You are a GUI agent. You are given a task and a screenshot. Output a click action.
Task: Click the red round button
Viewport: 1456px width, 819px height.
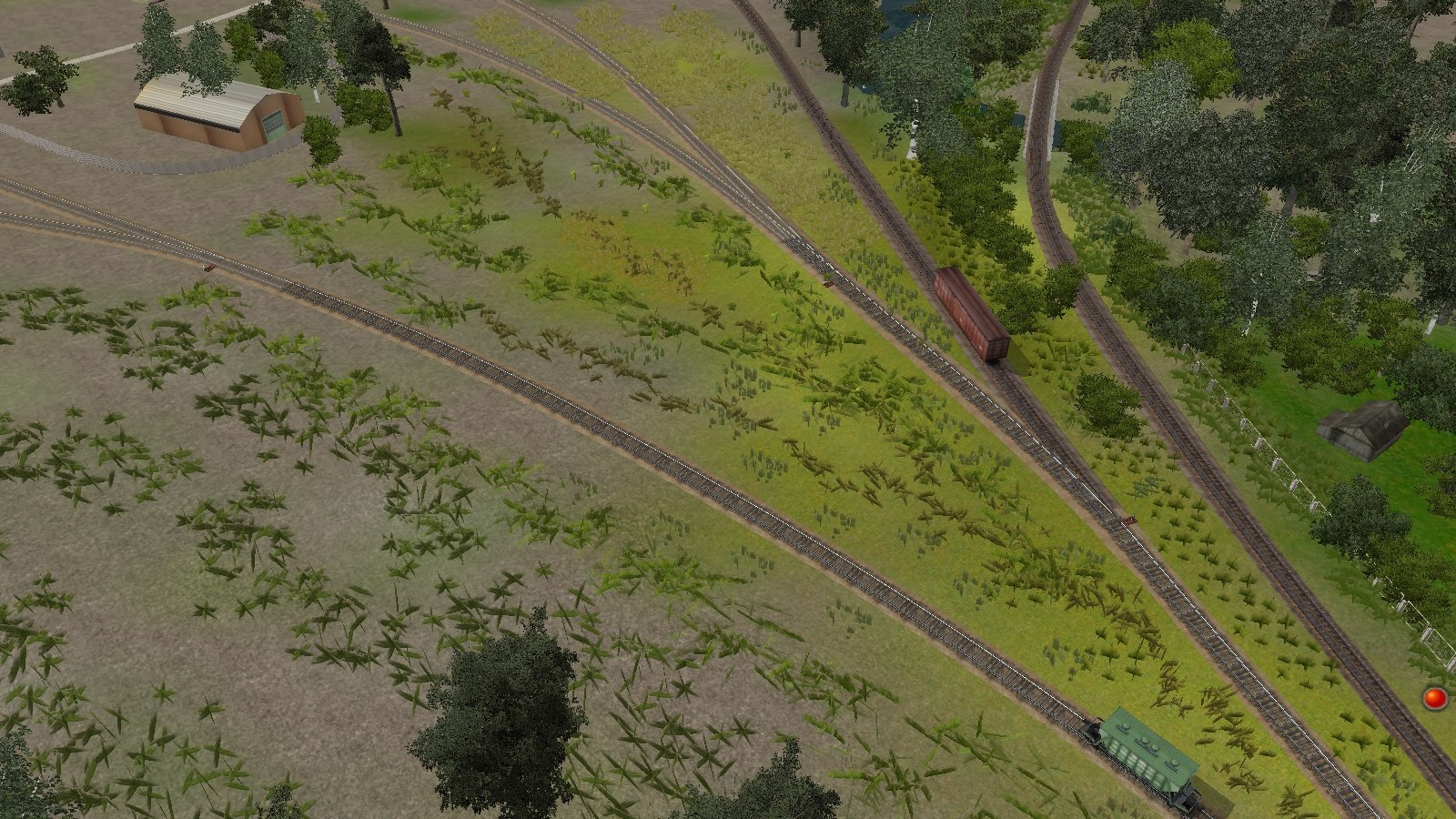point(1435,698)
